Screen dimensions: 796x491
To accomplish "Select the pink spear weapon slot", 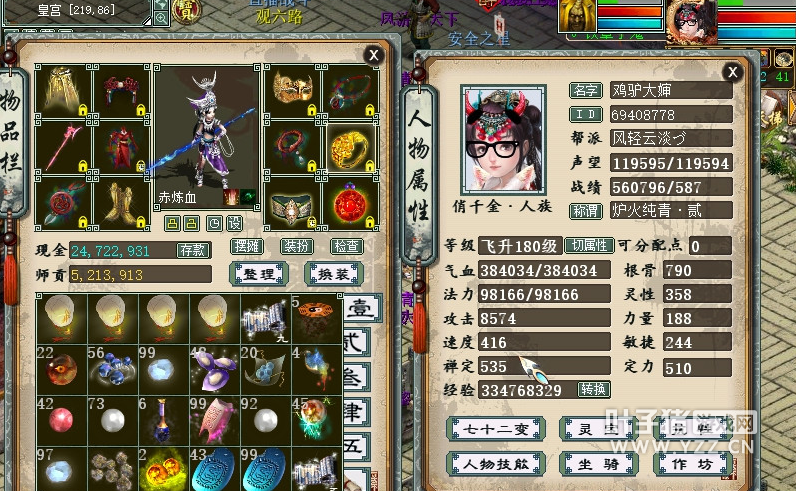I will [x=64, y=146].
